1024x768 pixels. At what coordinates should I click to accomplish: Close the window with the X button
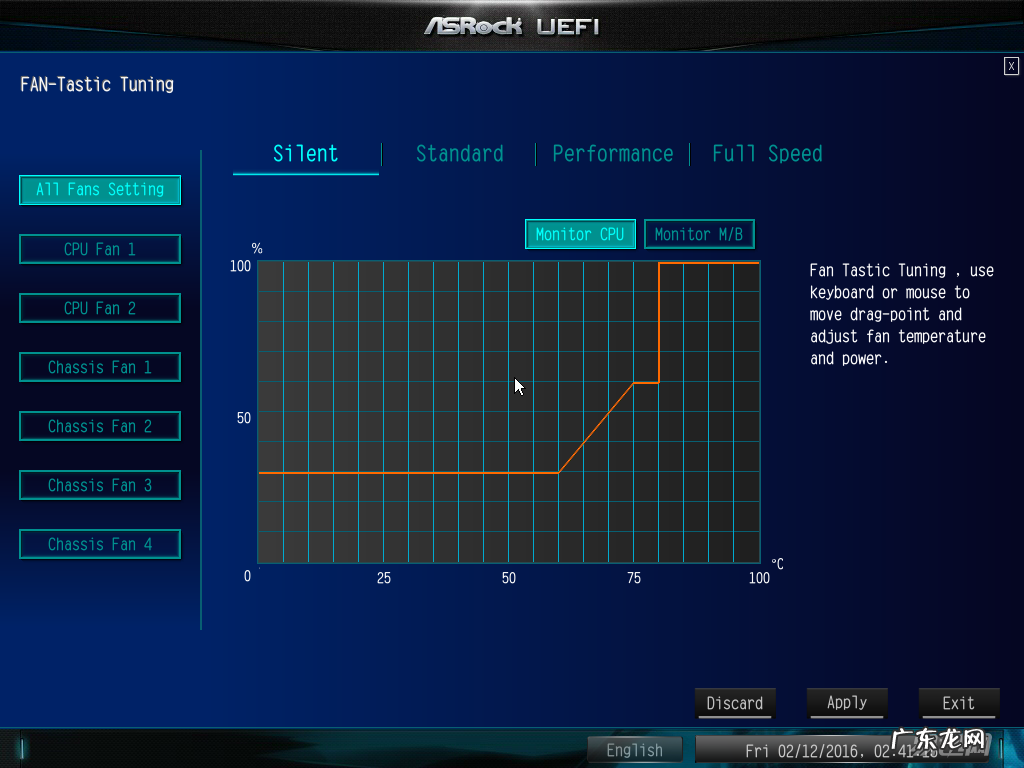(1011, 66)
